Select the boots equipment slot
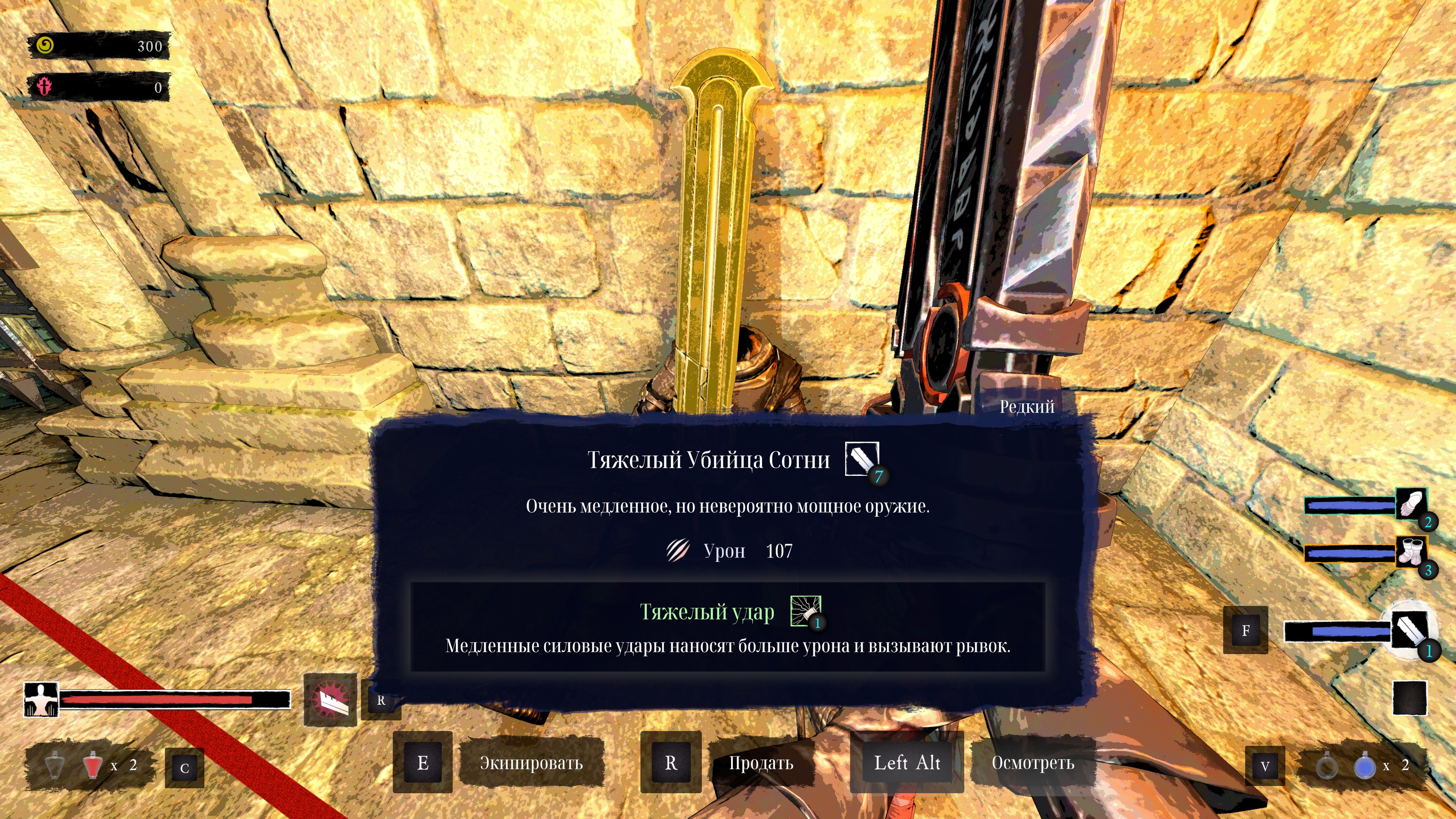This screenshot has height=819, width=1456. click(x=1411, y=551)
